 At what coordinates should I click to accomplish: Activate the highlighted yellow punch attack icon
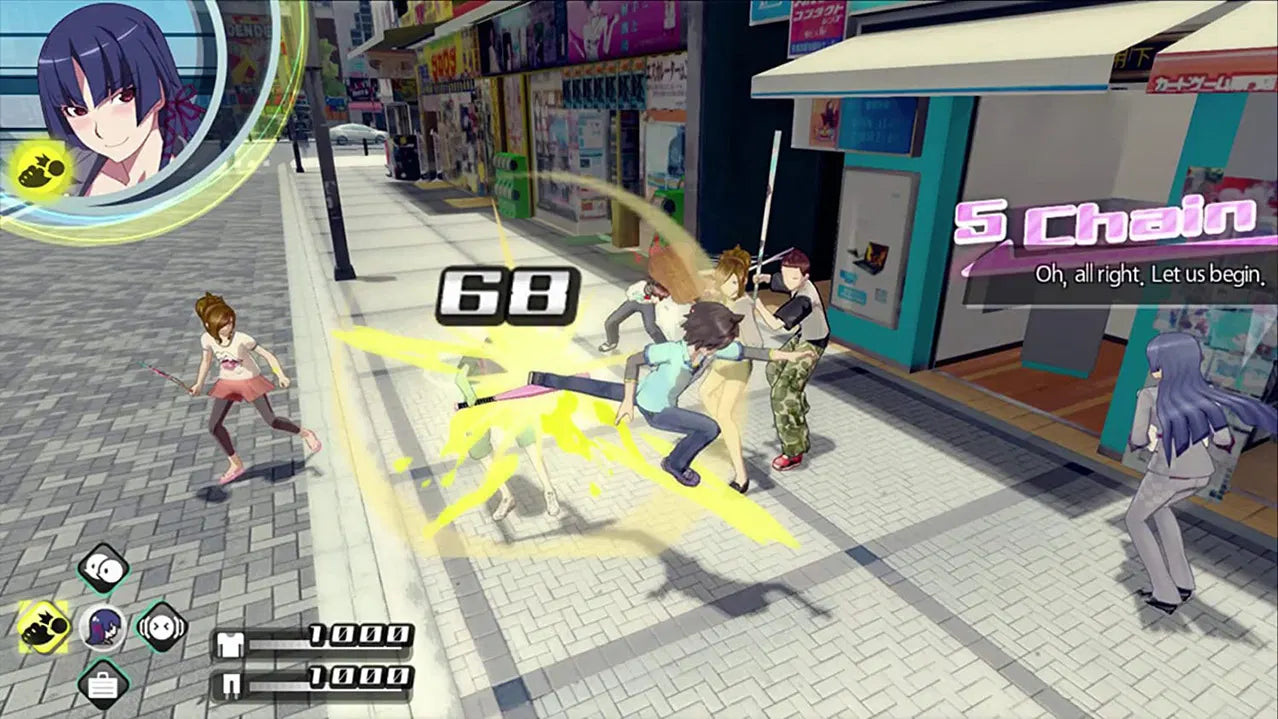(44, 627)
